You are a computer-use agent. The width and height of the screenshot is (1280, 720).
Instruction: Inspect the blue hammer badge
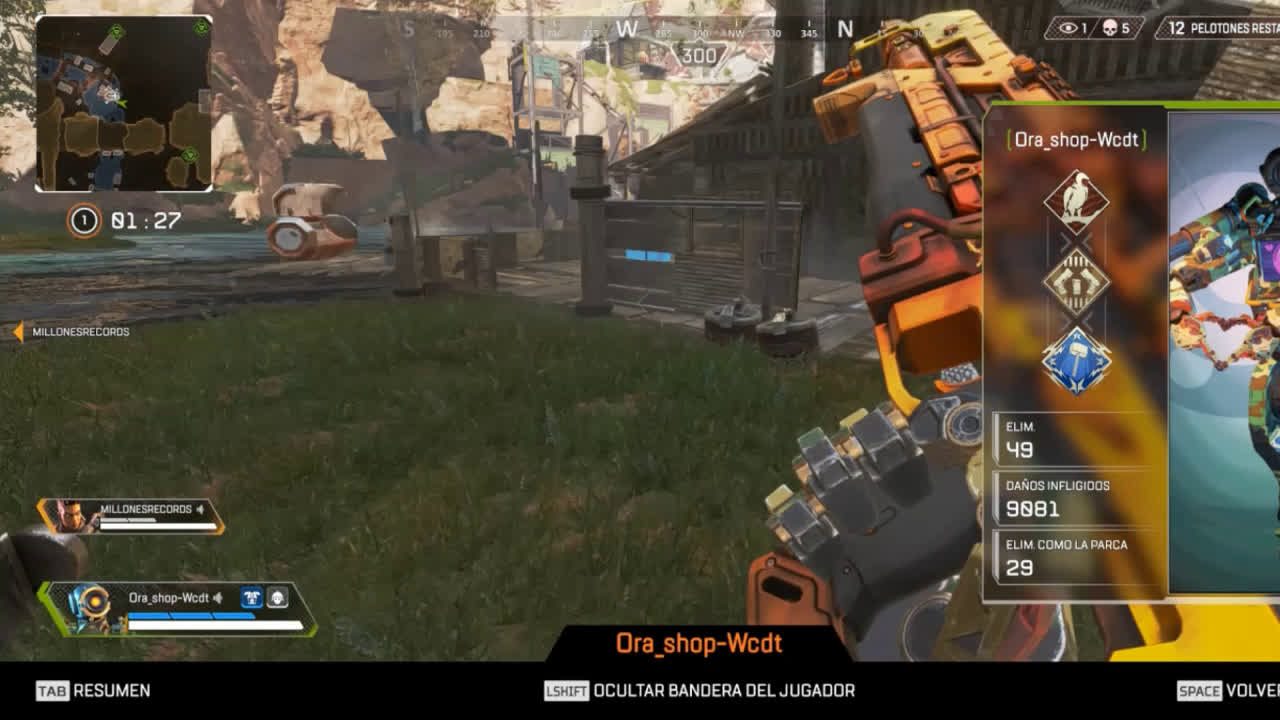[1076, 360]
